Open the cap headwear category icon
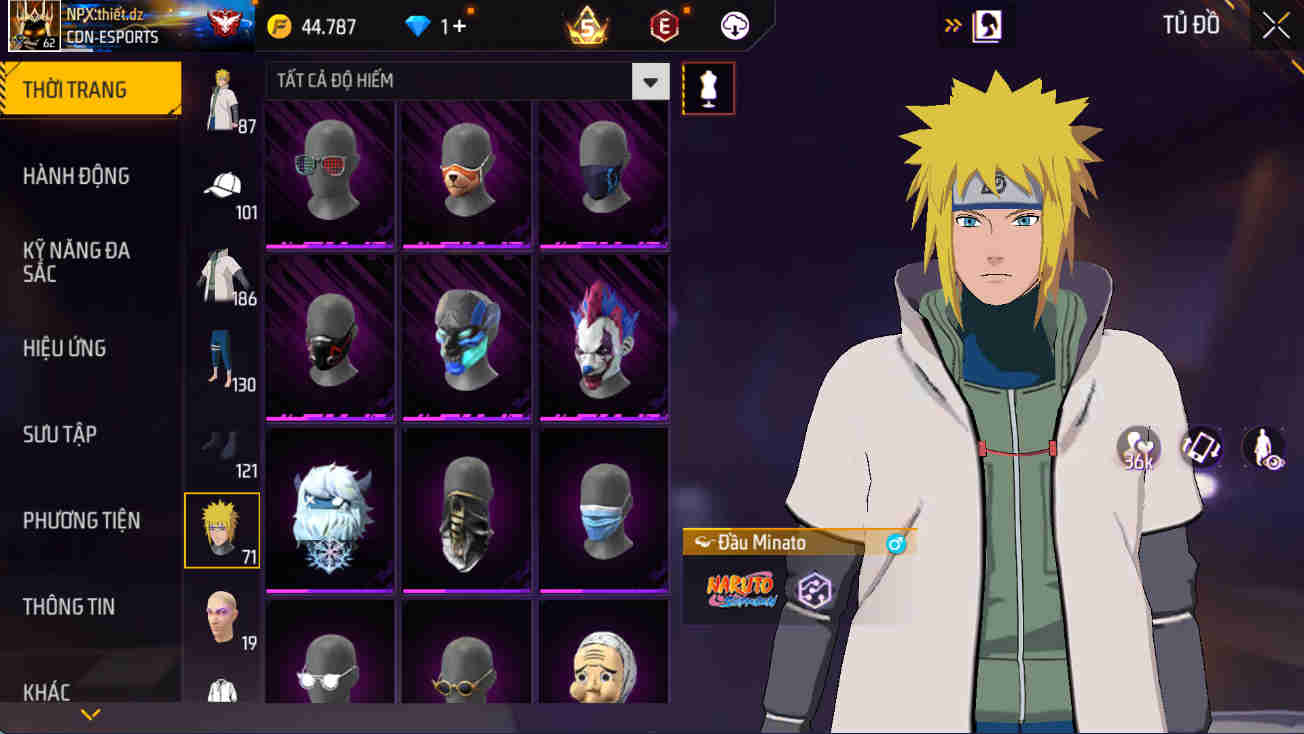1304x734 pixels. (222, 185)
